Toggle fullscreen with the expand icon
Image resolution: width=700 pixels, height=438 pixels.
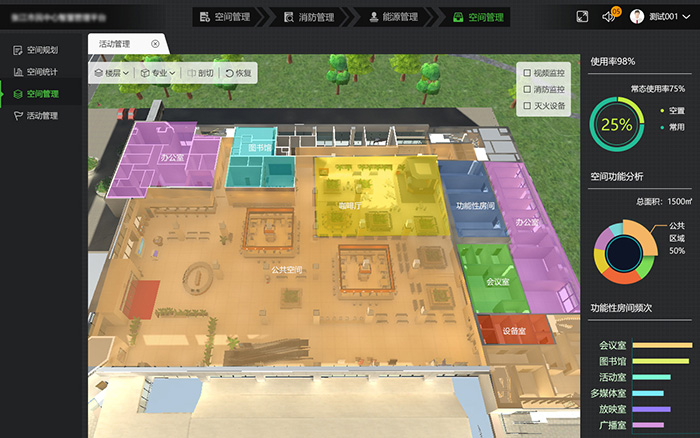(583, 16)
